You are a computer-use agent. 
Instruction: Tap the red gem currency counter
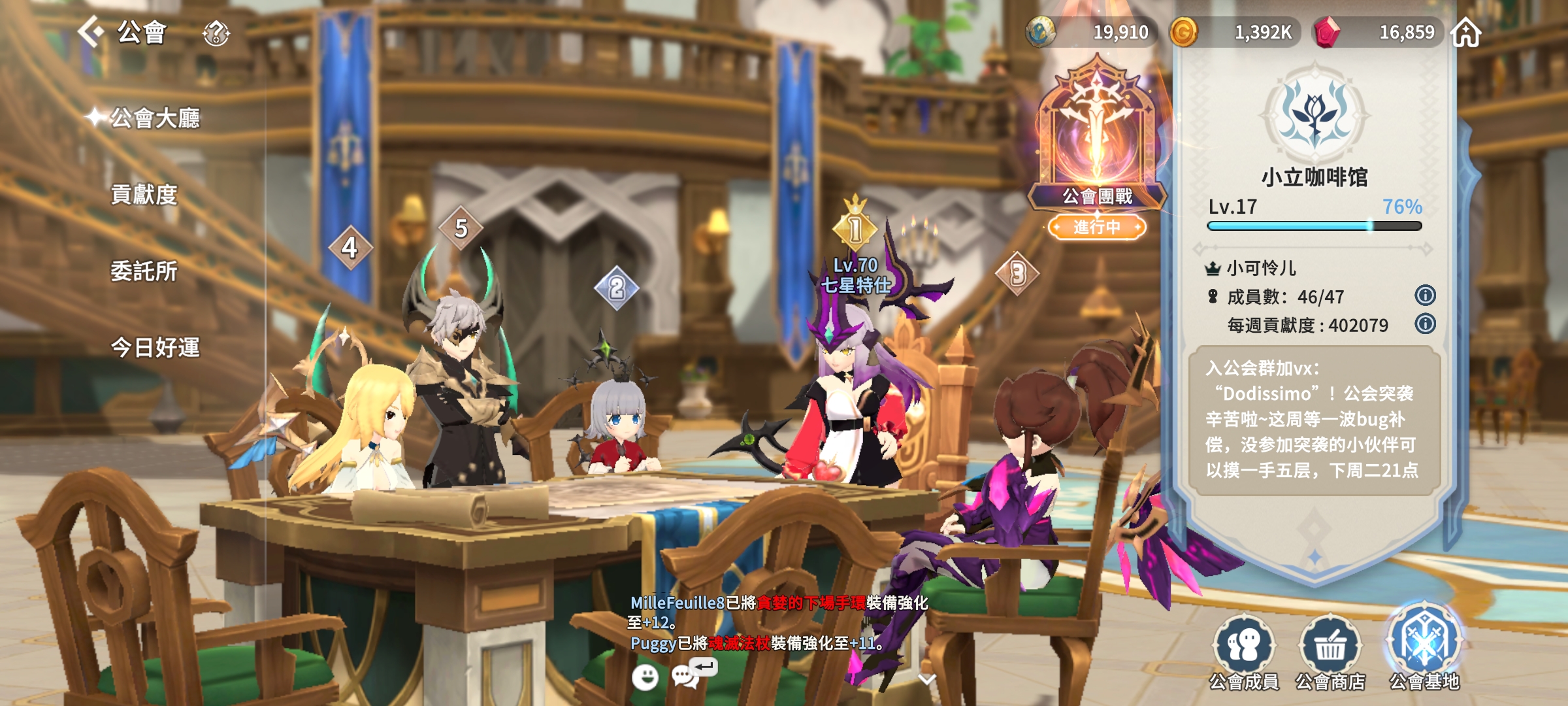[x=1379, y=32]
